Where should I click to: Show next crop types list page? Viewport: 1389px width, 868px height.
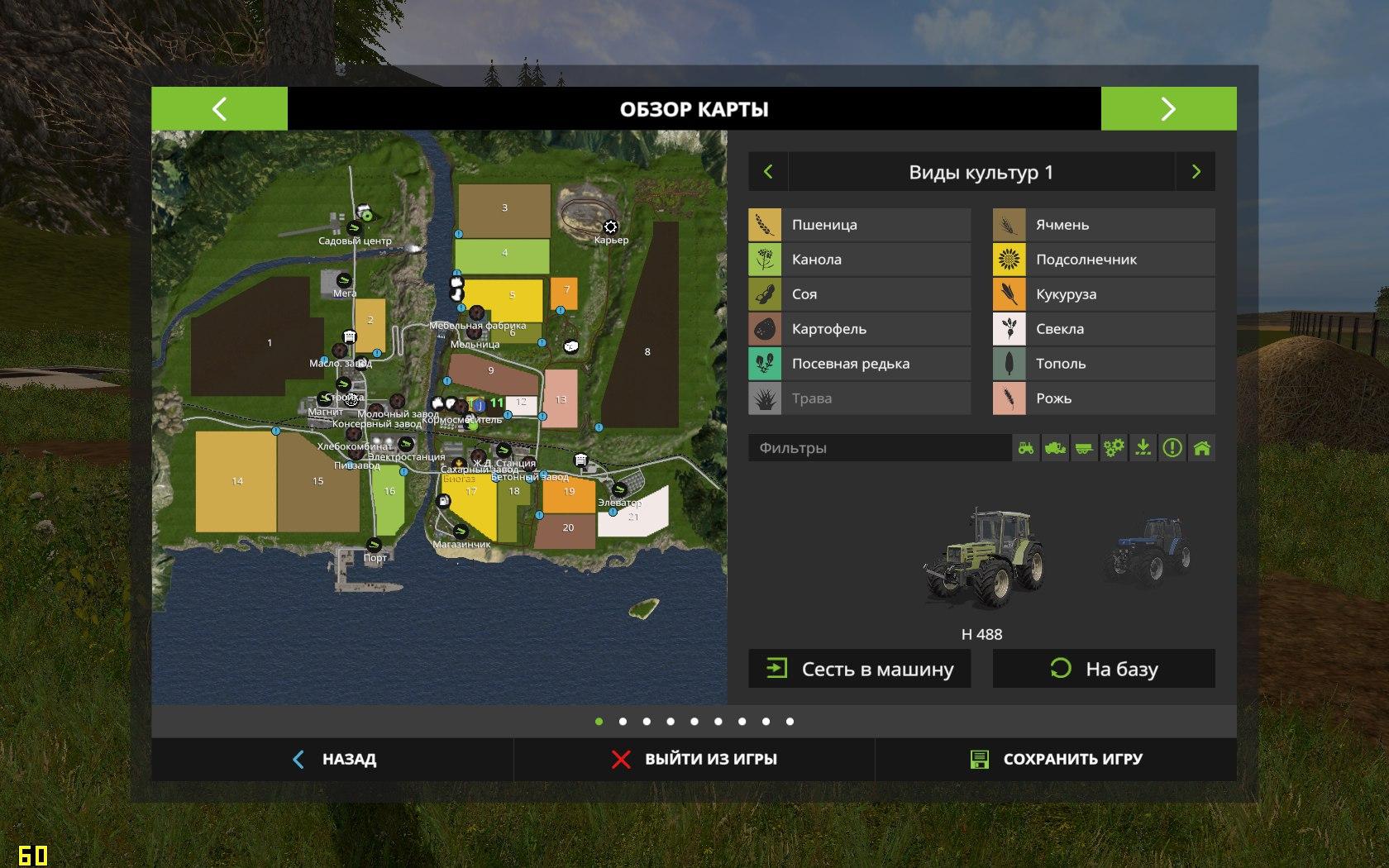pos(1196,172)
